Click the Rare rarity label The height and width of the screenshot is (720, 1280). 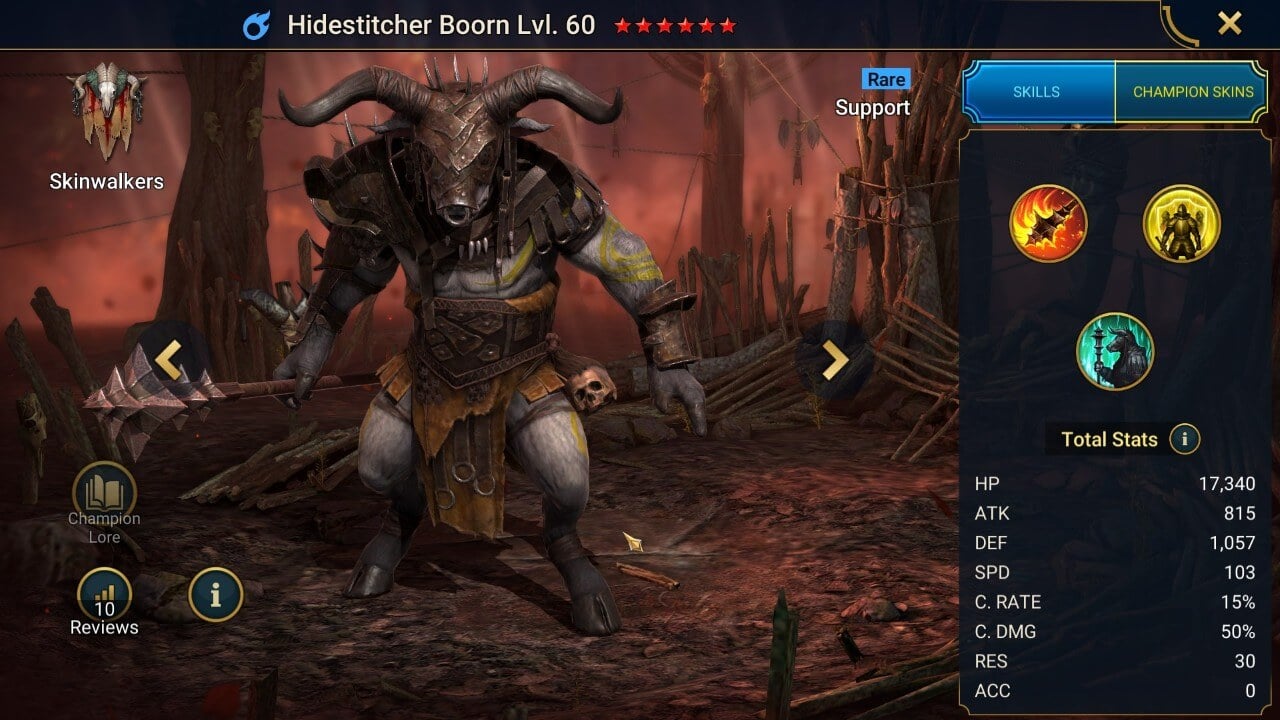point(884,79)
